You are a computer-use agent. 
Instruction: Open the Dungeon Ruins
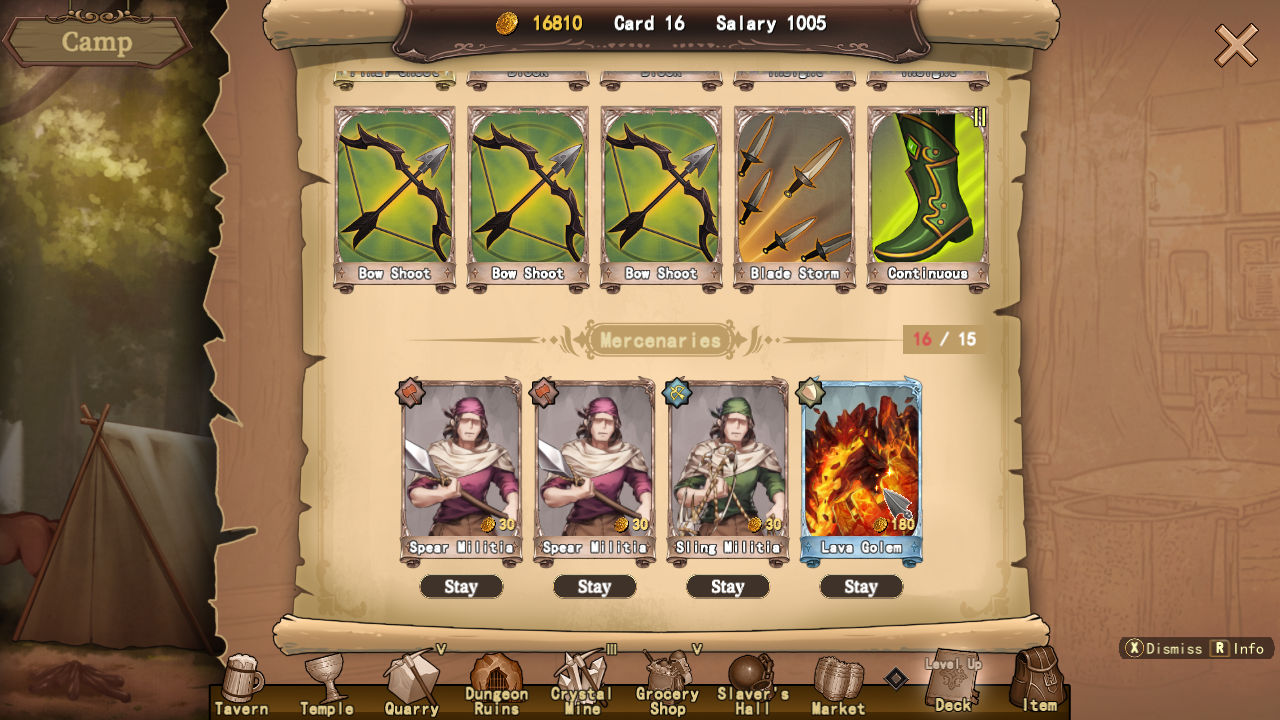click(x=497, y=685)
